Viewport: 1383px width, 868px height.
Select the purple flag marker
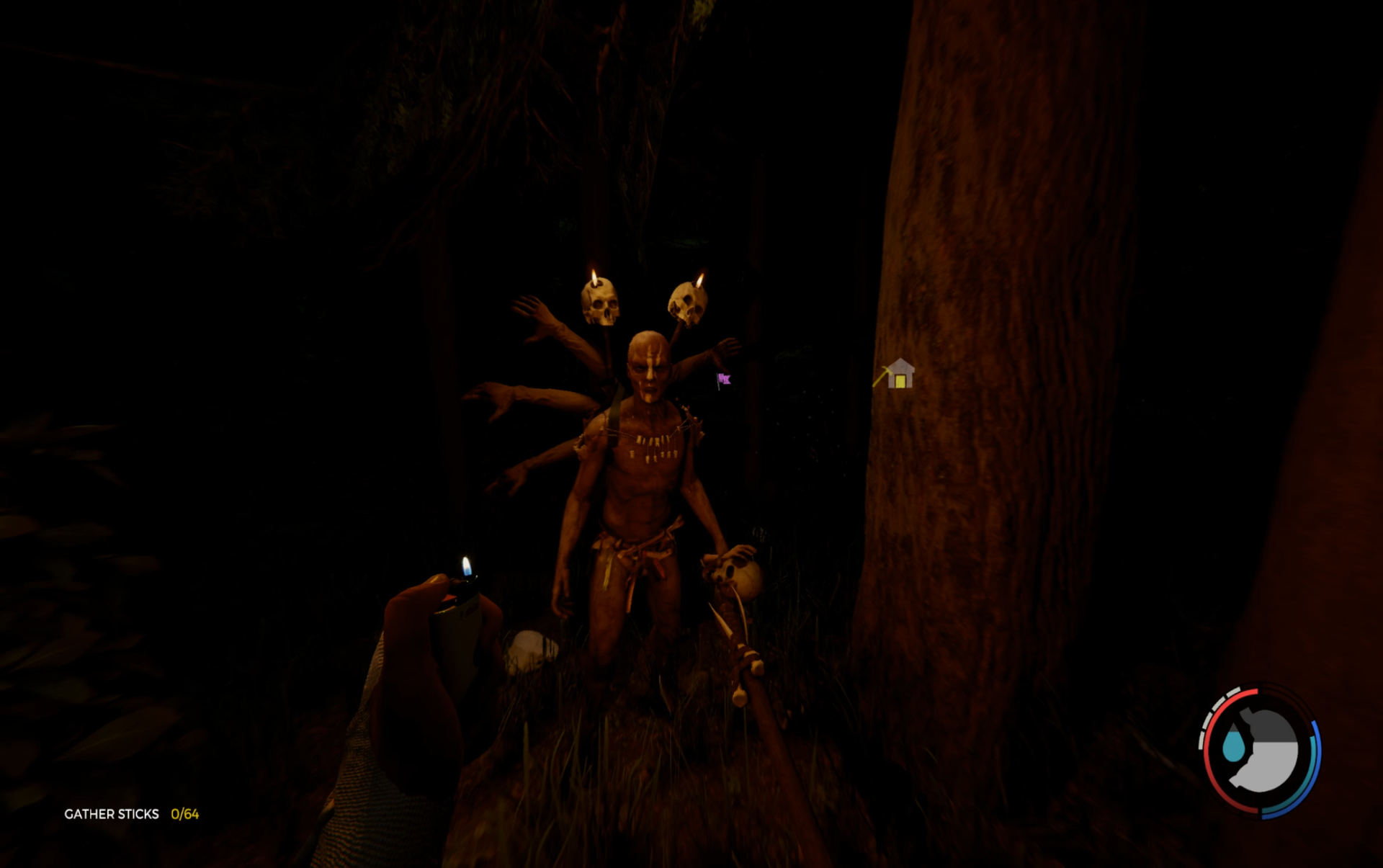tap(724, 380)
